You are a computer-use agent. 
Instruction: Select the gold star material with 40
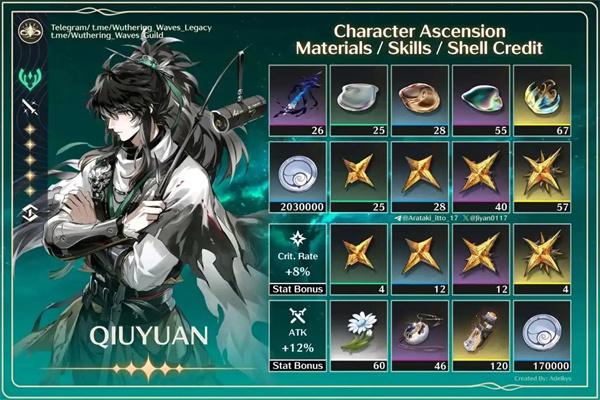481,176
